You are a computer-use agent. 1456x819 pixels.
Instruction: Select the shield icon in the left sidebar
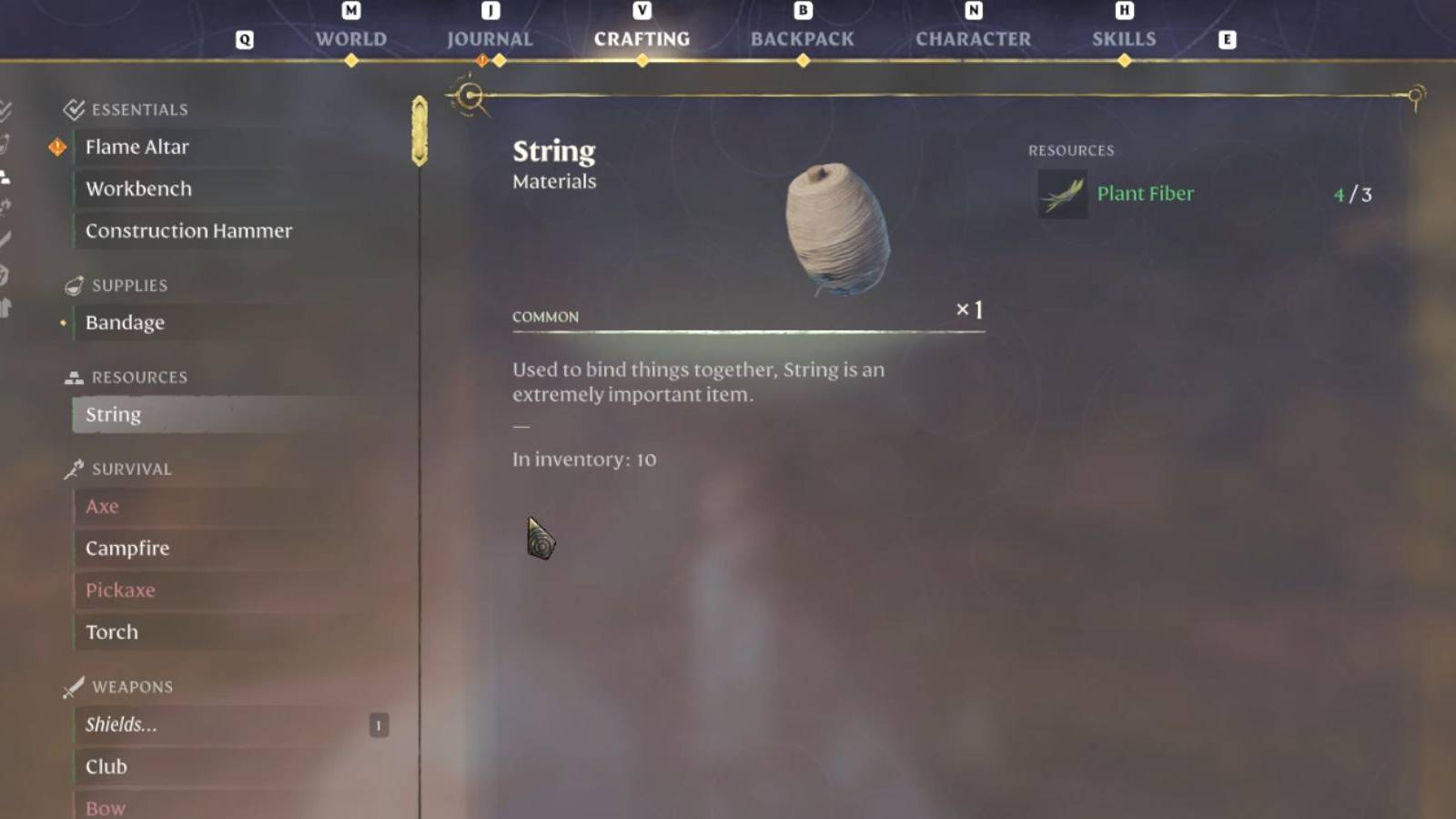[x=5, y=272]
